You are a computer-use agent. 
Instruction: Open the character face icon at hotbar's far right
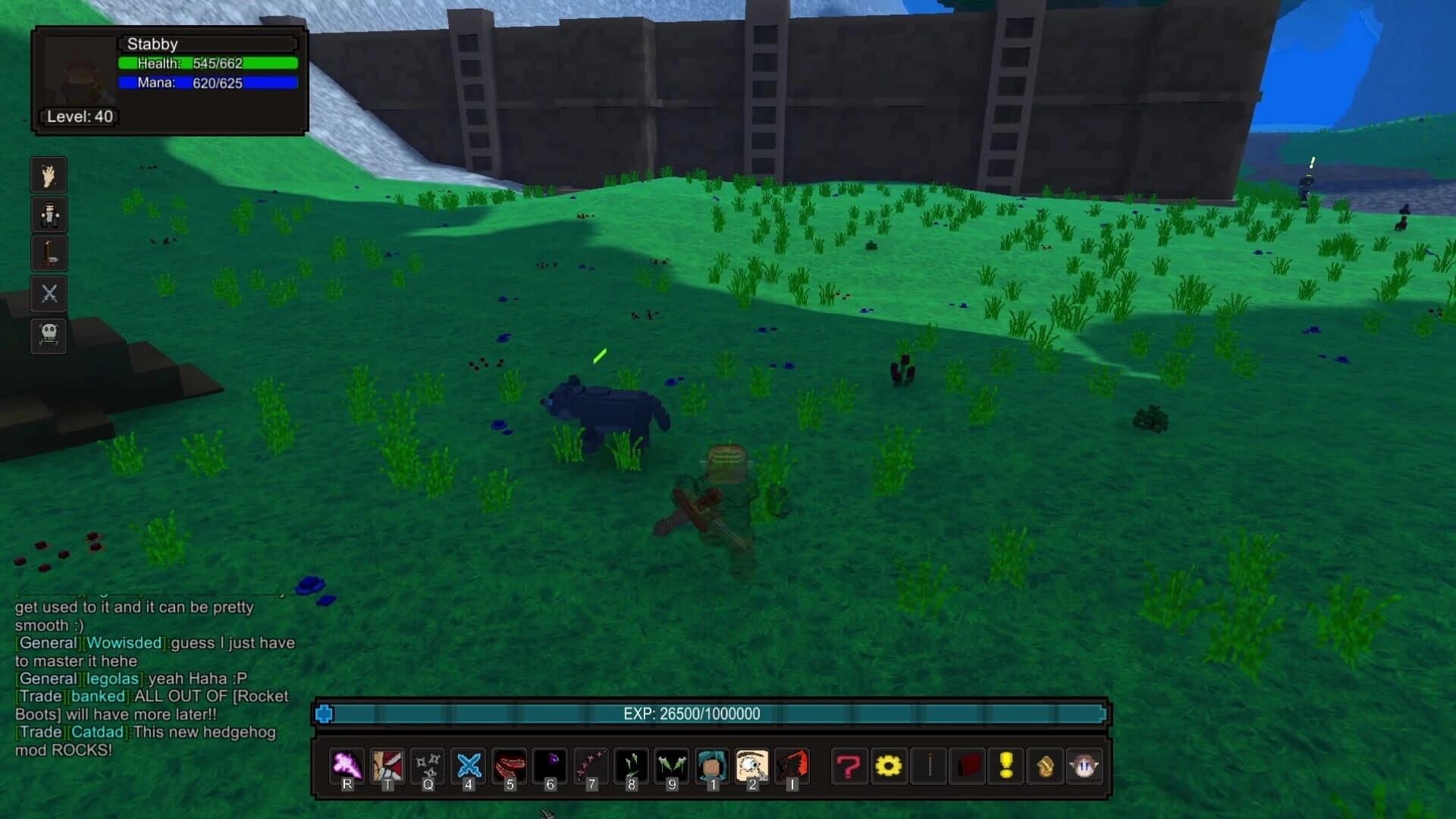pyautogui.click(x=1086, y=766)
